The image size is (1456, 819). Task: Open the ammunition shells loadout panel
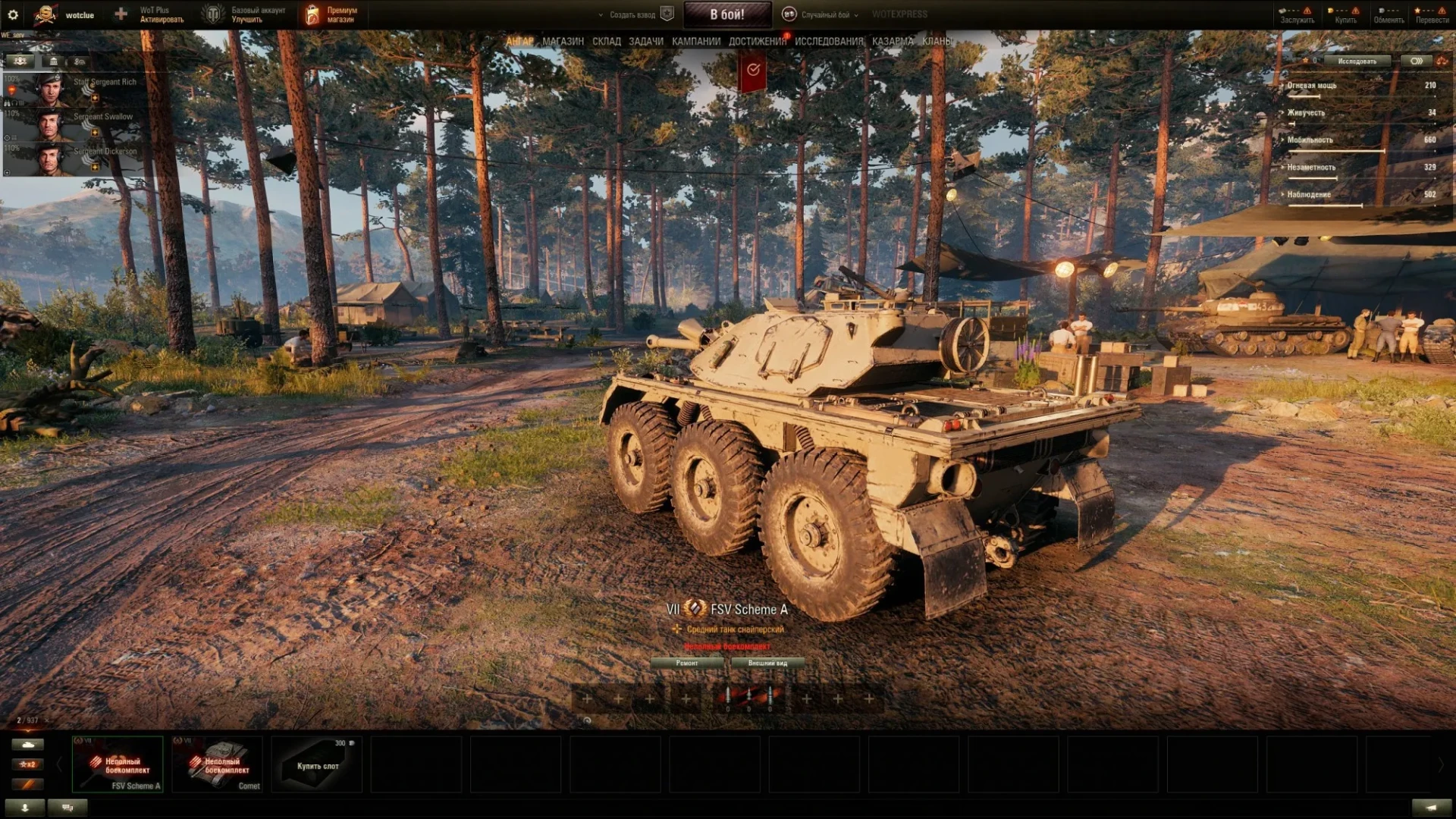tap(748, 698)
